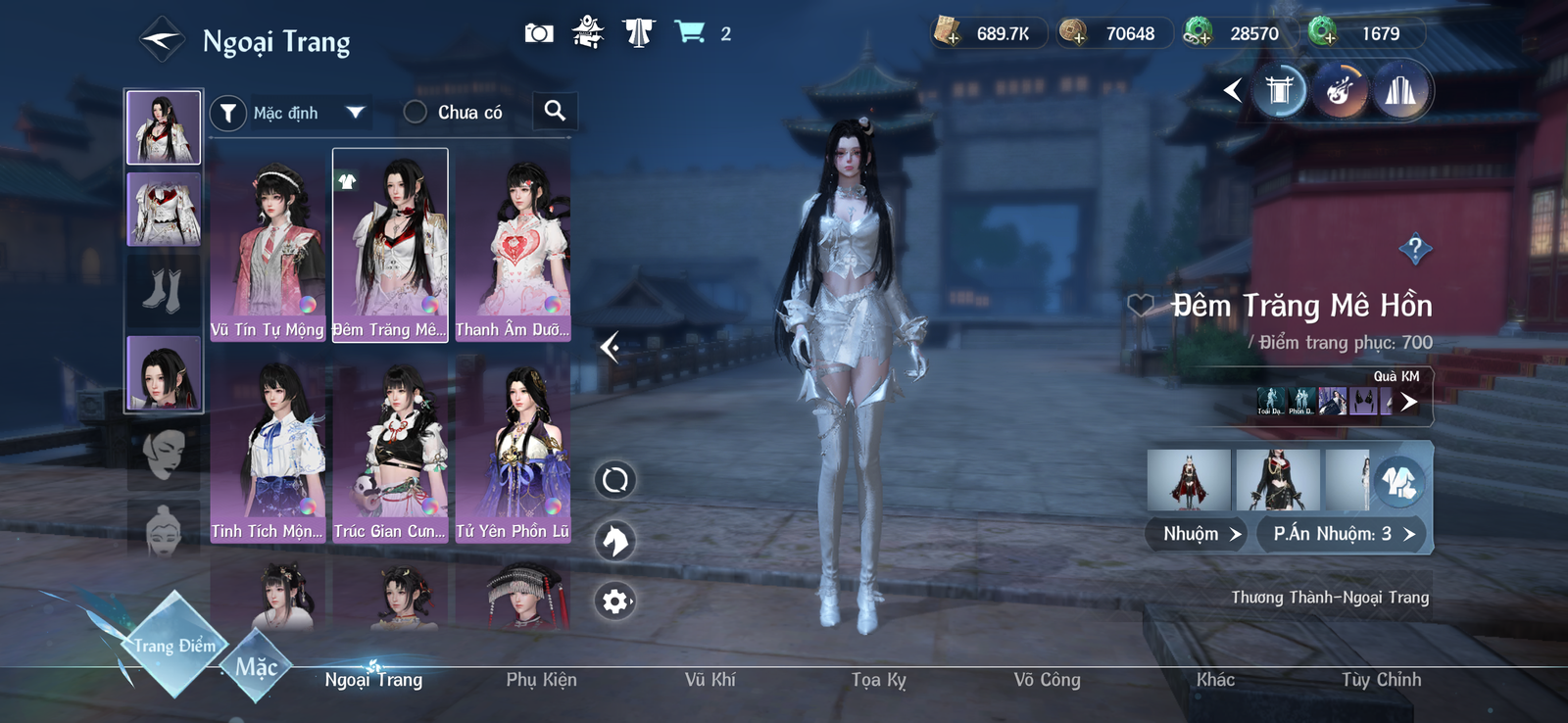Select the Chưa có radio filter
The width and height of the screenshot is (1568, 723).
coord(416,112)
